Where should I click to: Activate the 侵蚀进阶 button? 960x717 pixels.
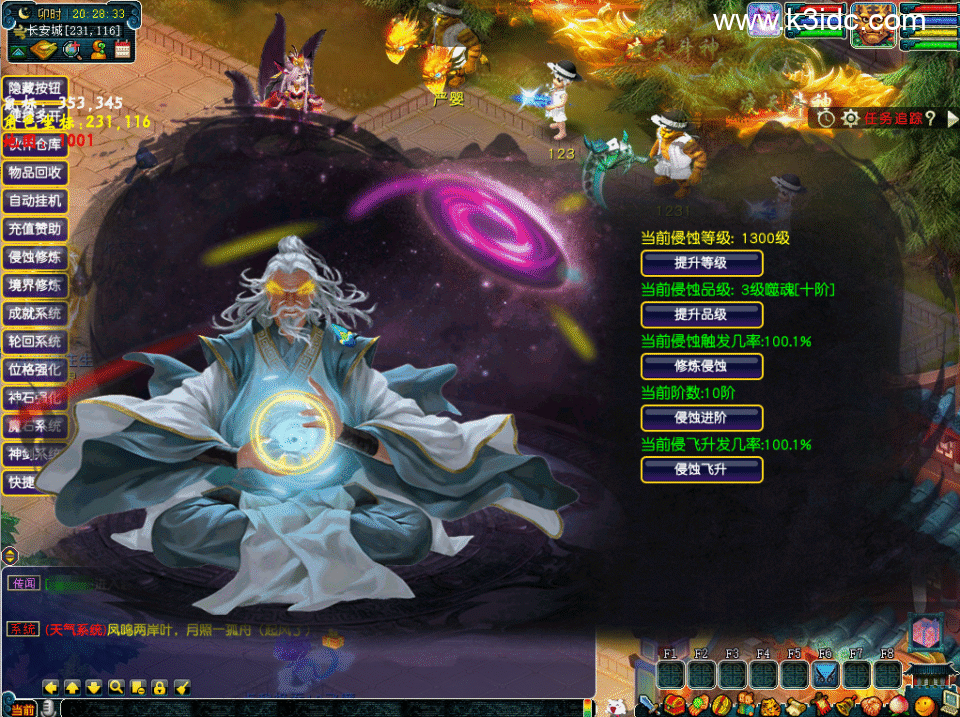701,419
